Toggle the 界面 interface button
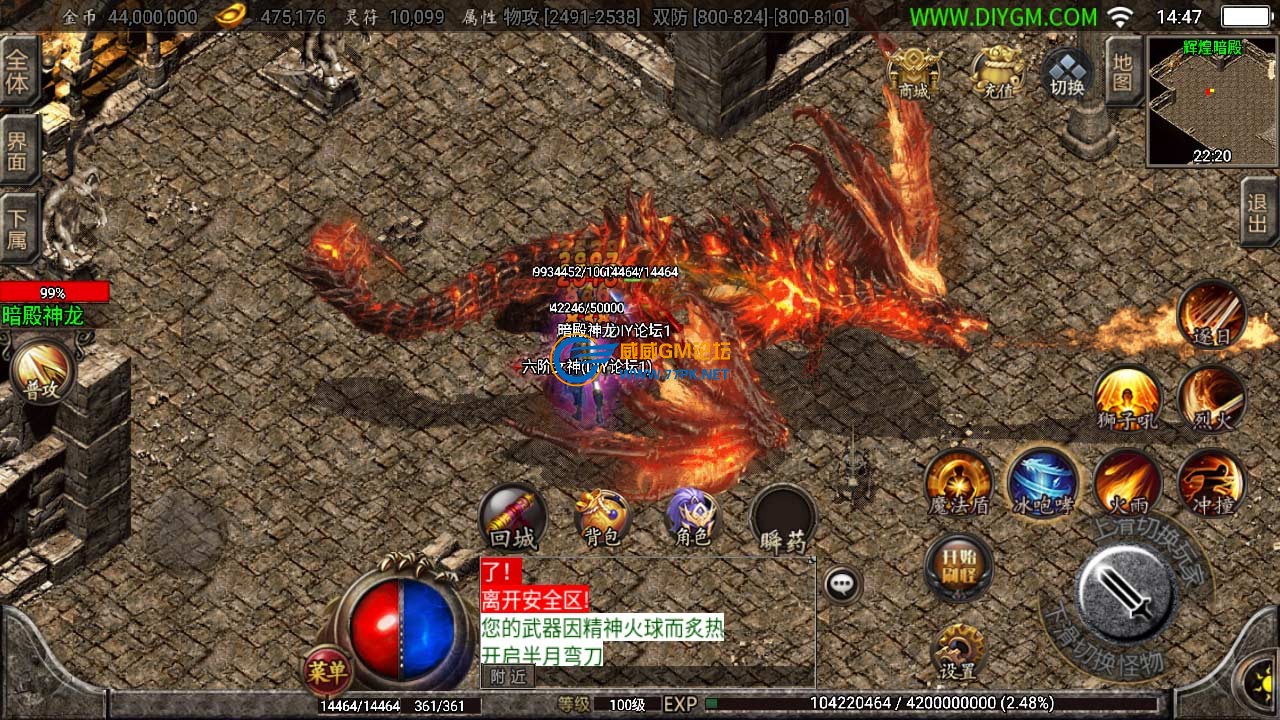1280x720 pixels. tap(18, 150)
